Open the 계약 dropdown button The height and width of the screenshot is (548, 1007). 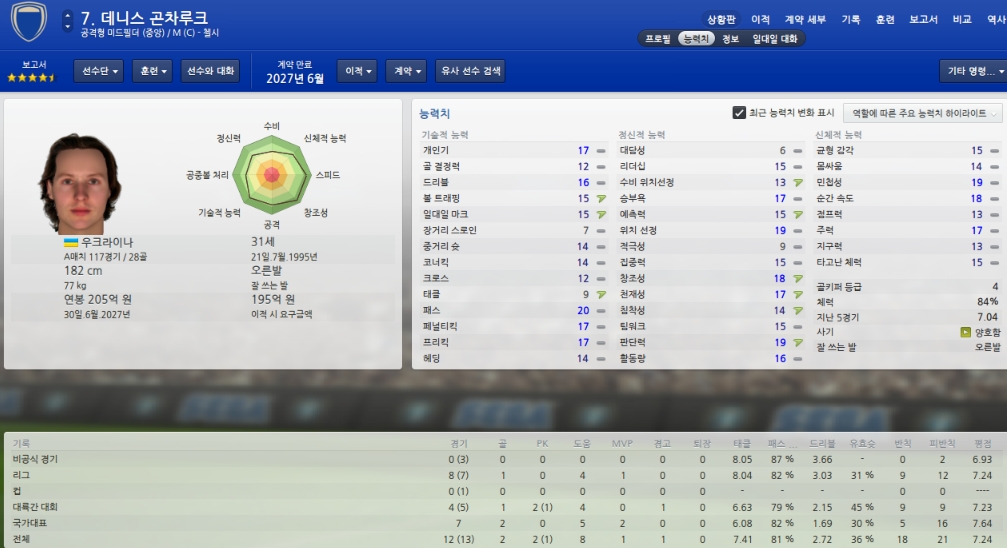pyautogui.click(x=407, y=71)
